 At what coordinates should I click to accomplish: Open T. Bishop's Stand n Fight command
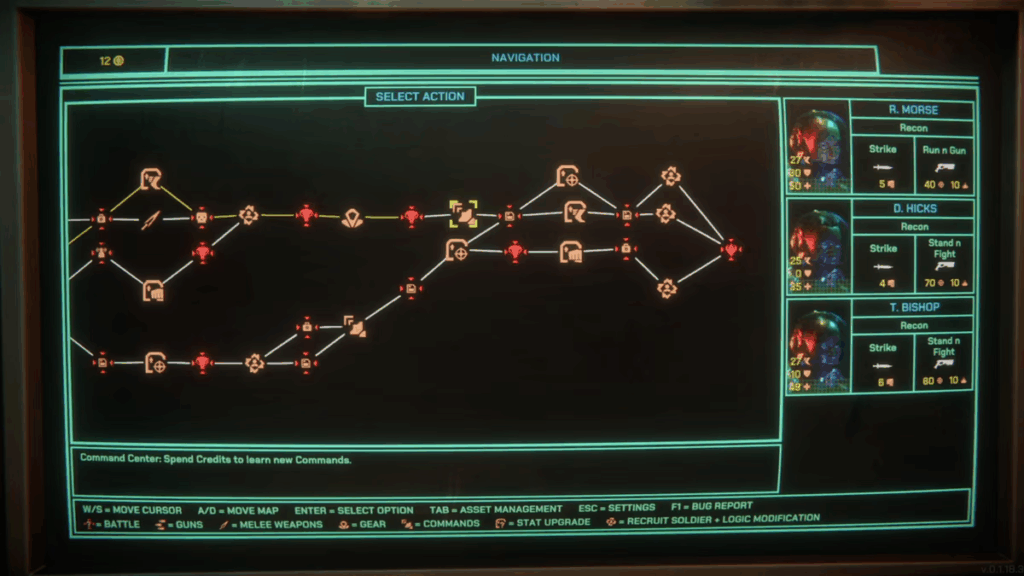tap(945, 361)
